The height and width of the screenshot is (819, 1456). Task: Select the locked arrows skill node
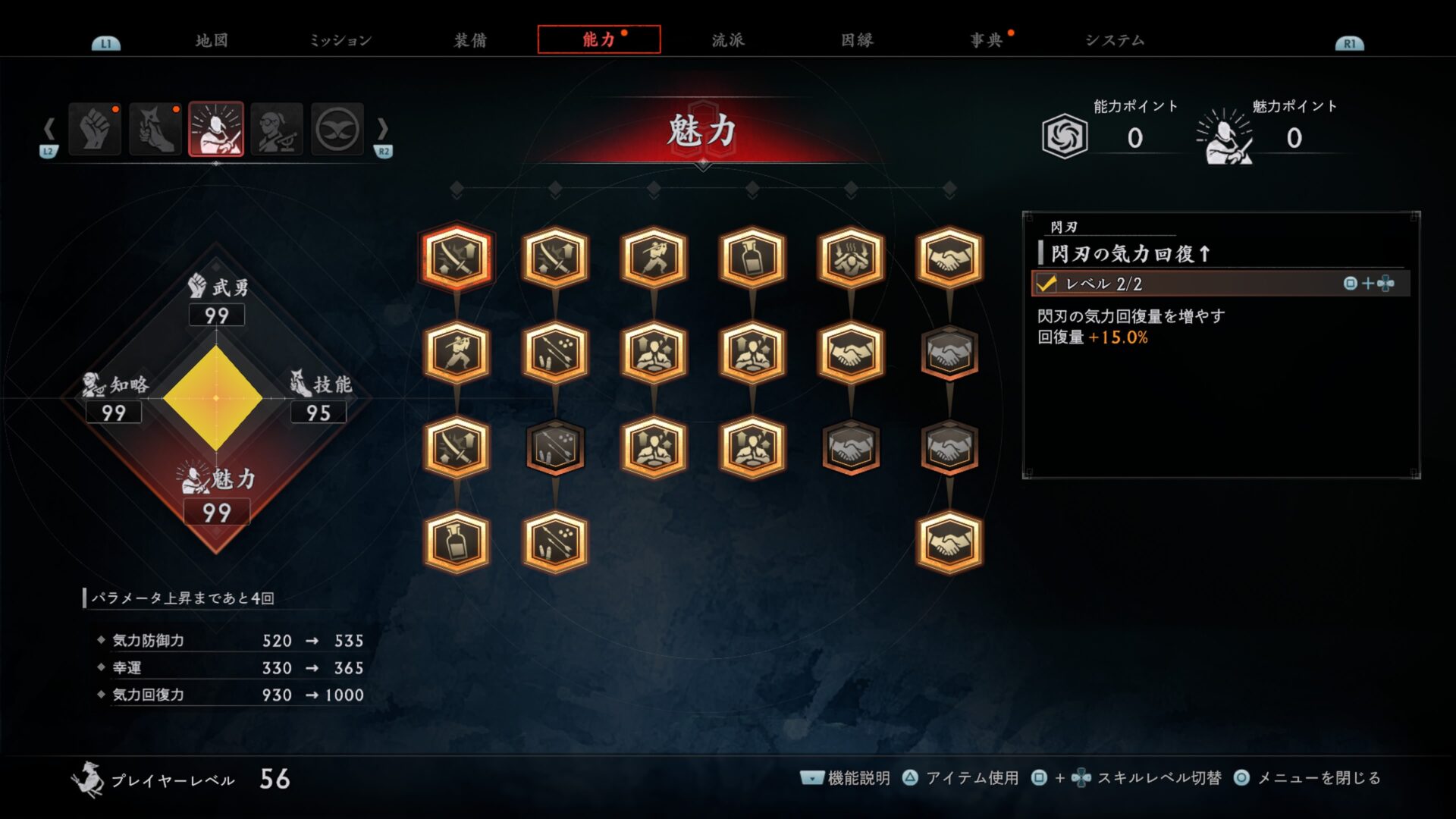pyautogui.click(x=555, y=447)
